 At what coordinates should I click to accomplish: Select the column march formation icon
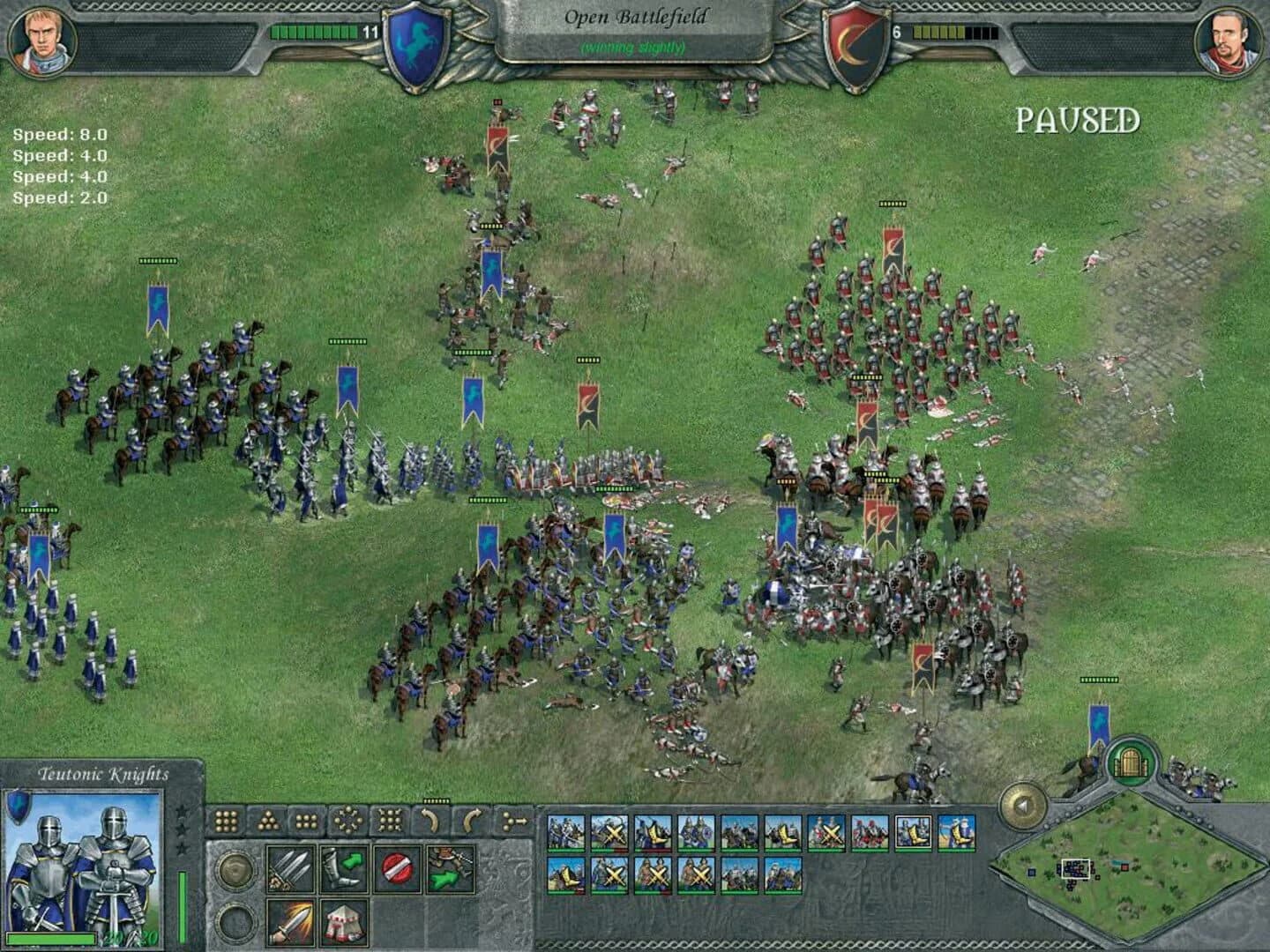point(513,820)
